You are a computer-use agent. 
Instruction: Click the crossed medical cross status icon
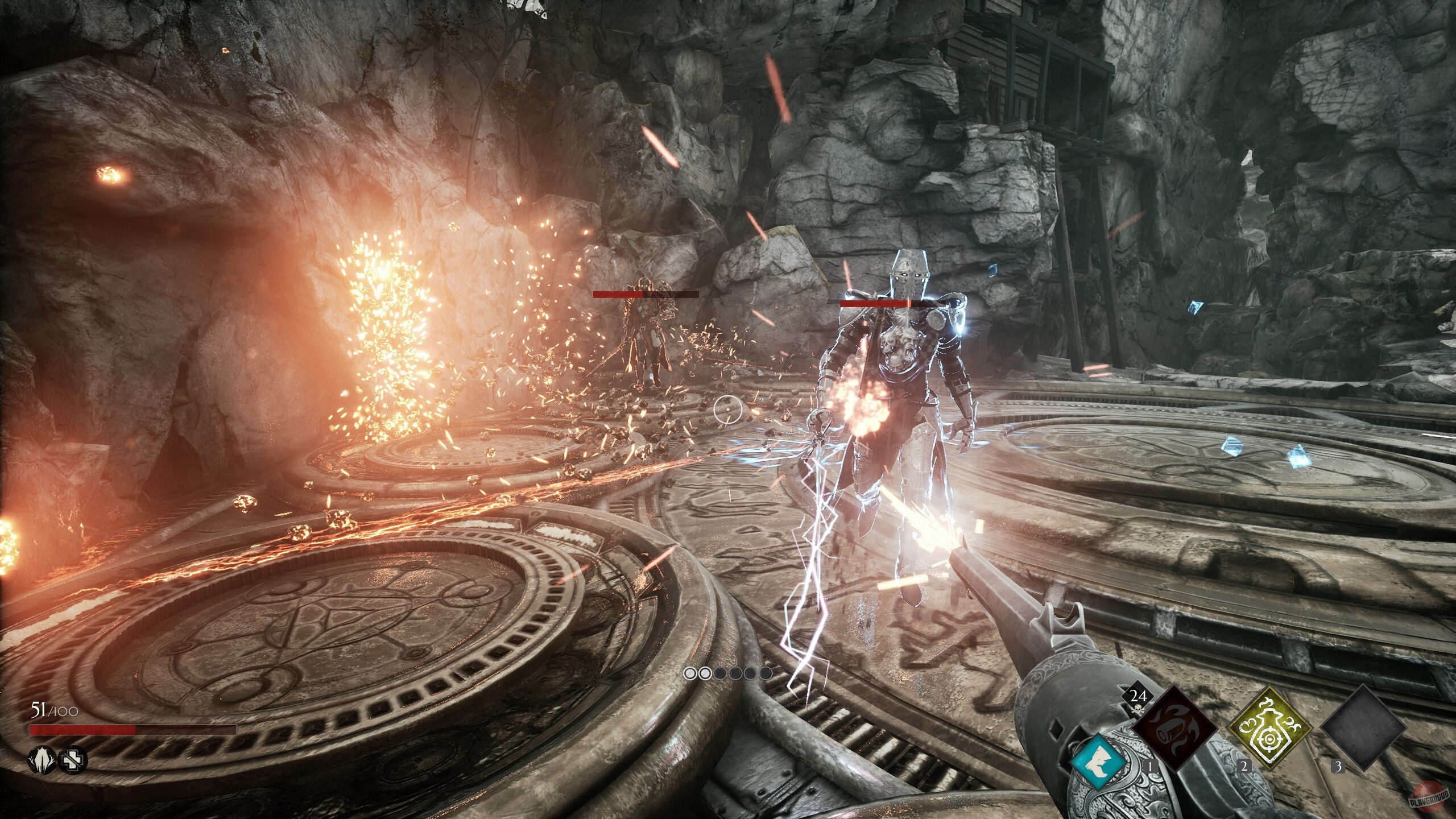72,762
